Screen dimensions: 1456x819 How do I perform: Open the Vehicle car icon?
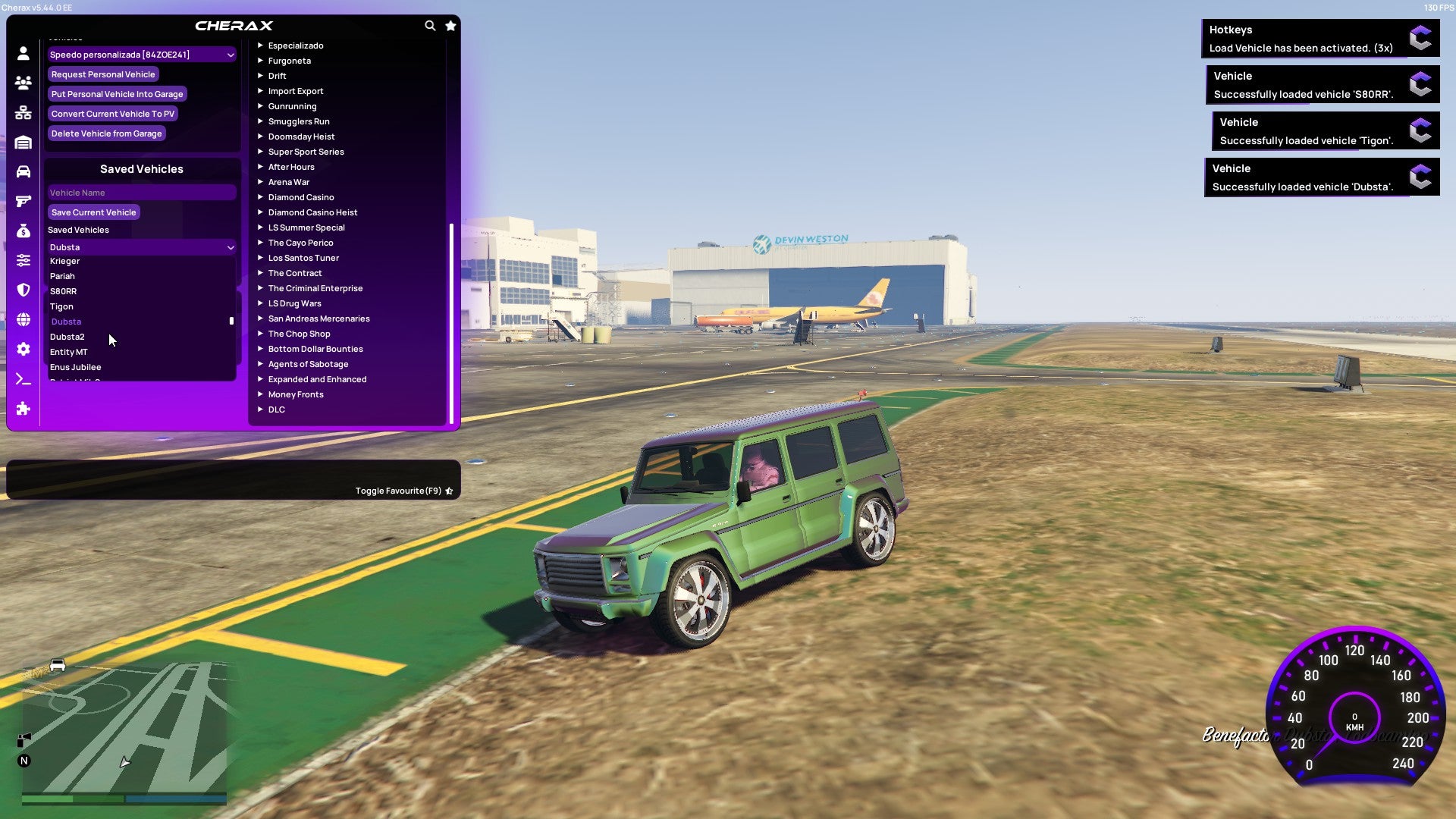(x=23, y=171)
